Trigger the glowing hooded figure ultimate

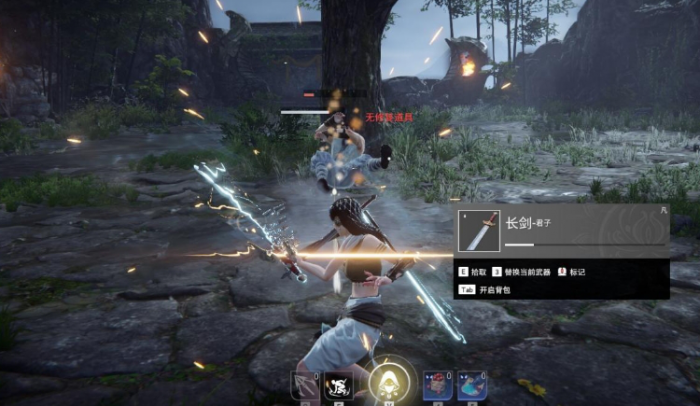387,382
